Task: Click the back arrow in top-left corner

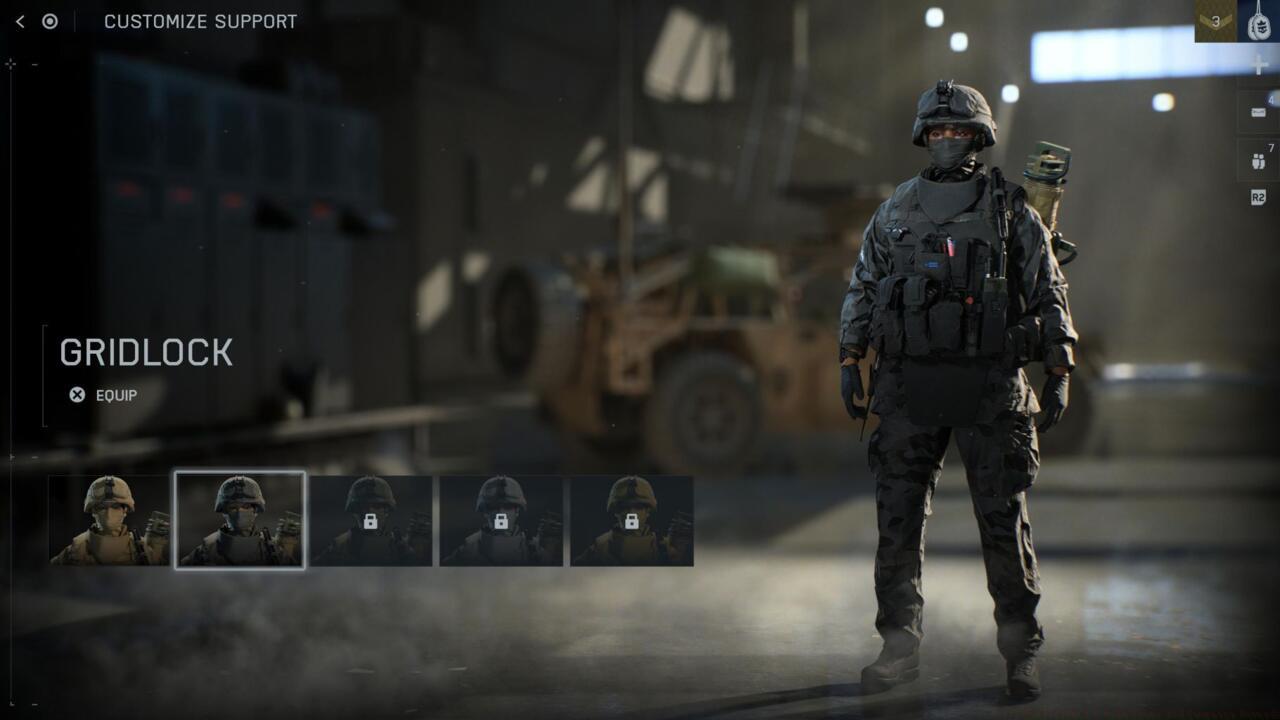Action: tap(18, 20)
